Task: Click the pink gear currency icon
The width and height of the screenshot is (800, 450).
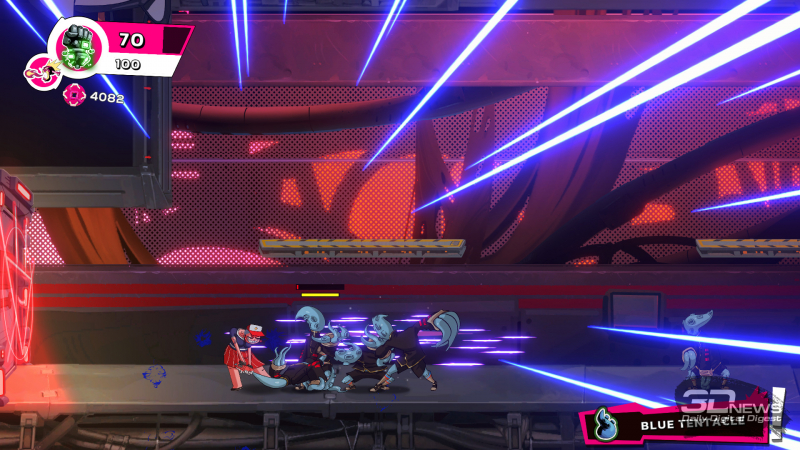Action: [x=73, y=96]
